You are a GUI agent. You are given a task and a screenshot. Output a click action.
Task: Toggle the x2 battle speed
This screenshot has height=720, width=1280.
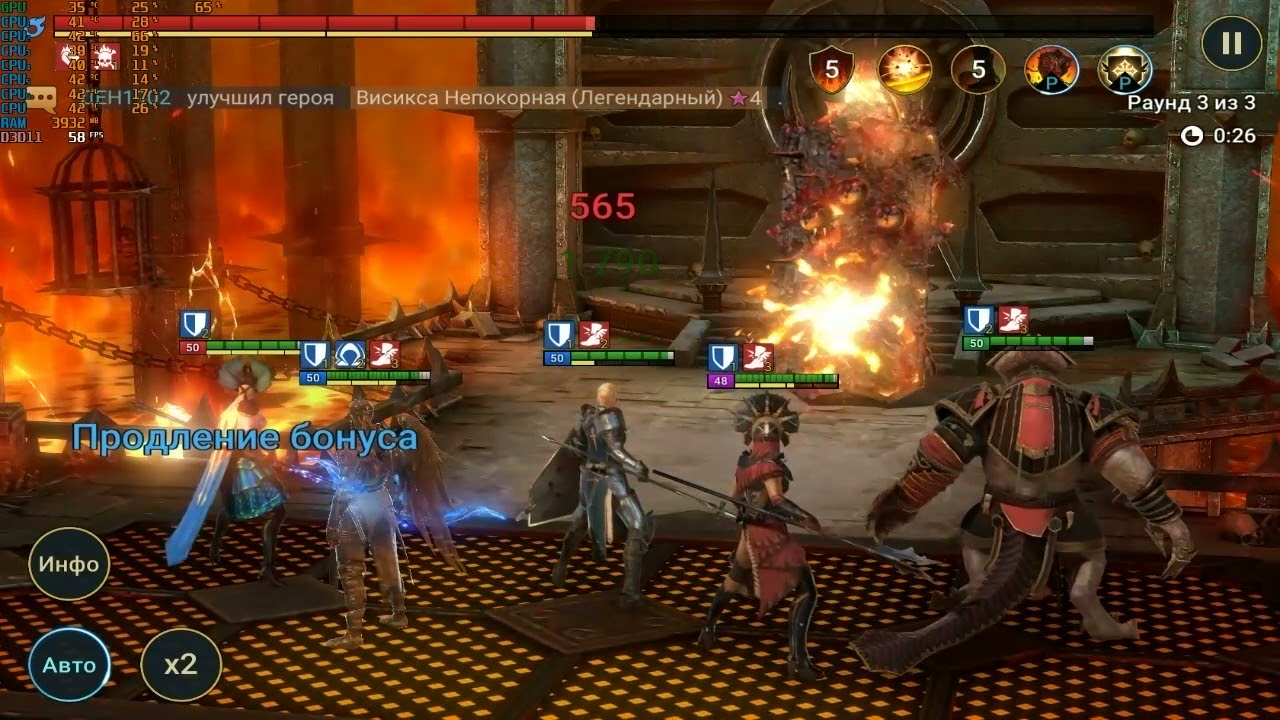point(181,665)
